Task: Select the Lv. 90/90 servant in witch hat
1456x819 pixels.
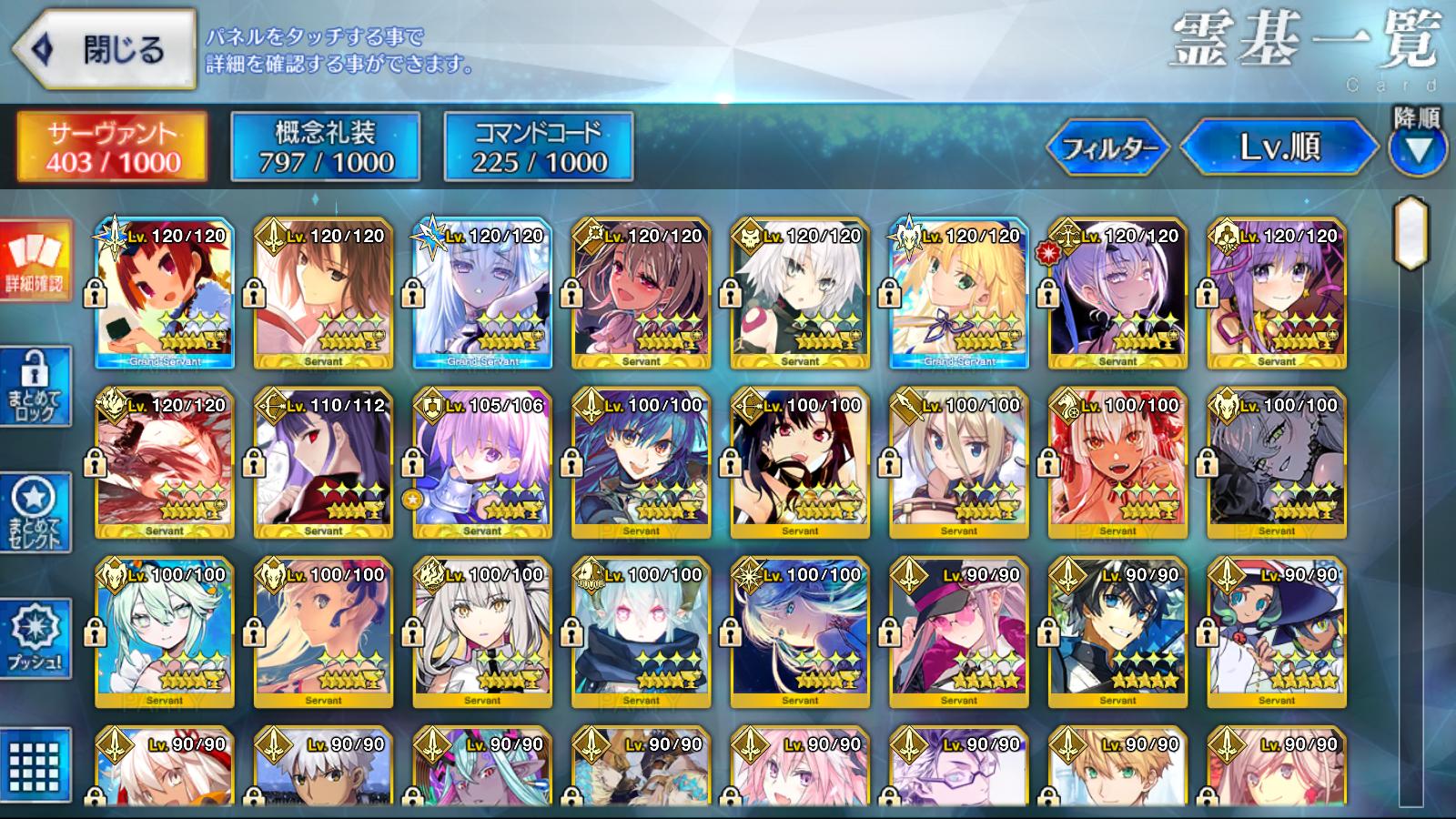Action: click(x=1277, y=633)
